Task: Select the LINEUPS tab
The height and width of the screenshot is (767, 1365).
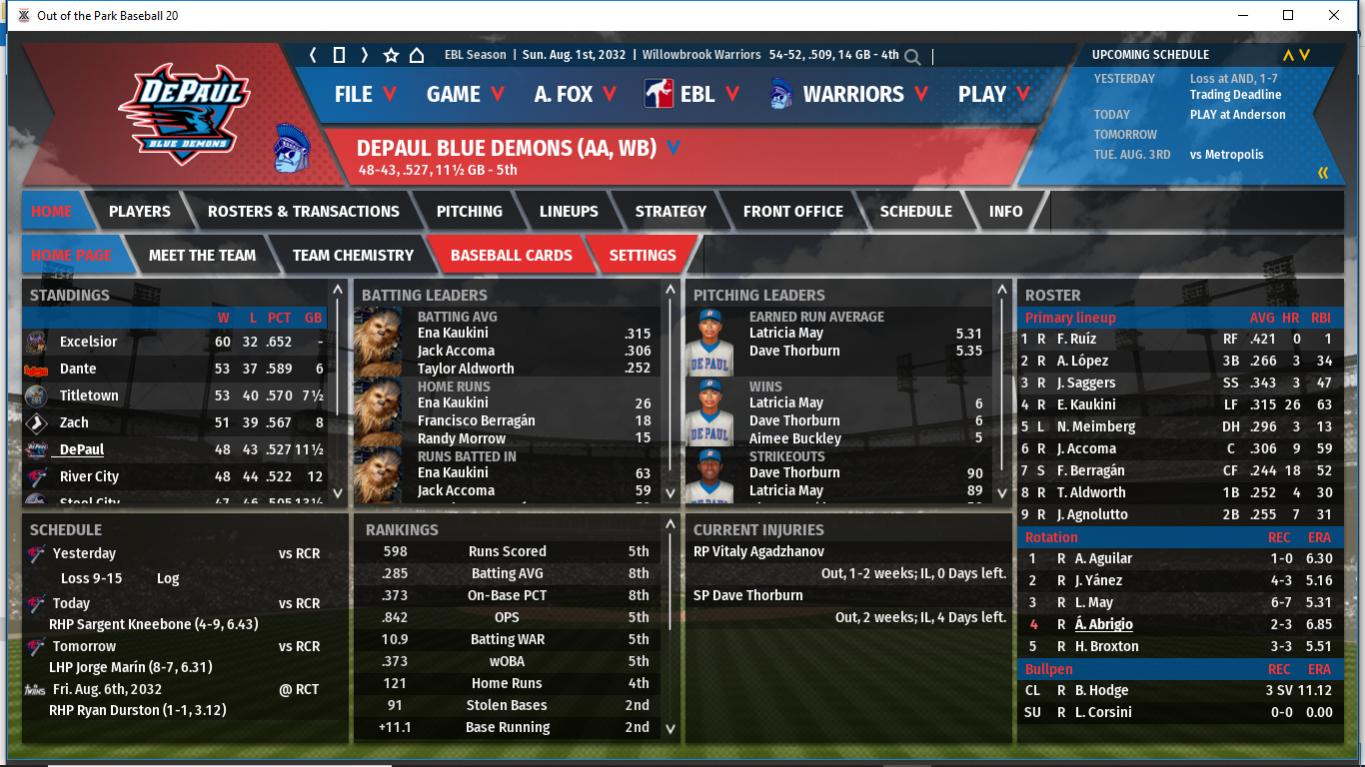Action: click(568, 211)
